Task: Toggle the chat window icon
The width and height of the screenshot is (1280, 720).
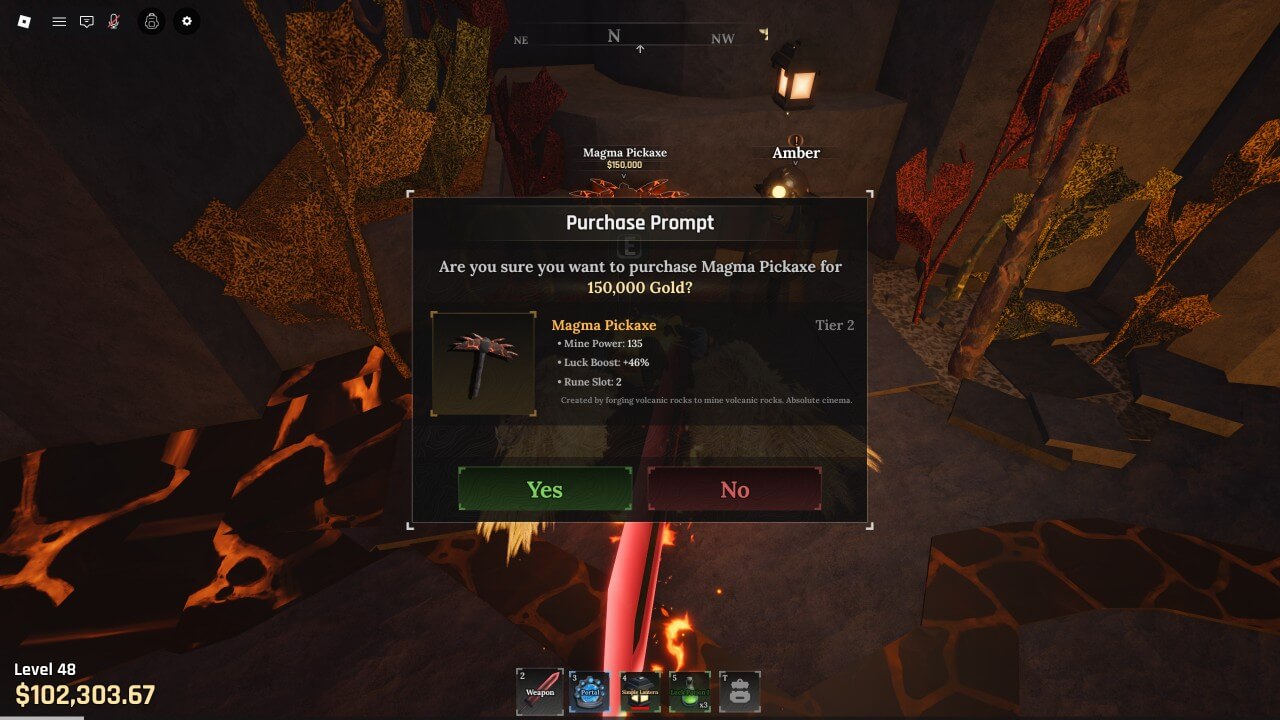Action: click(87, 21)
